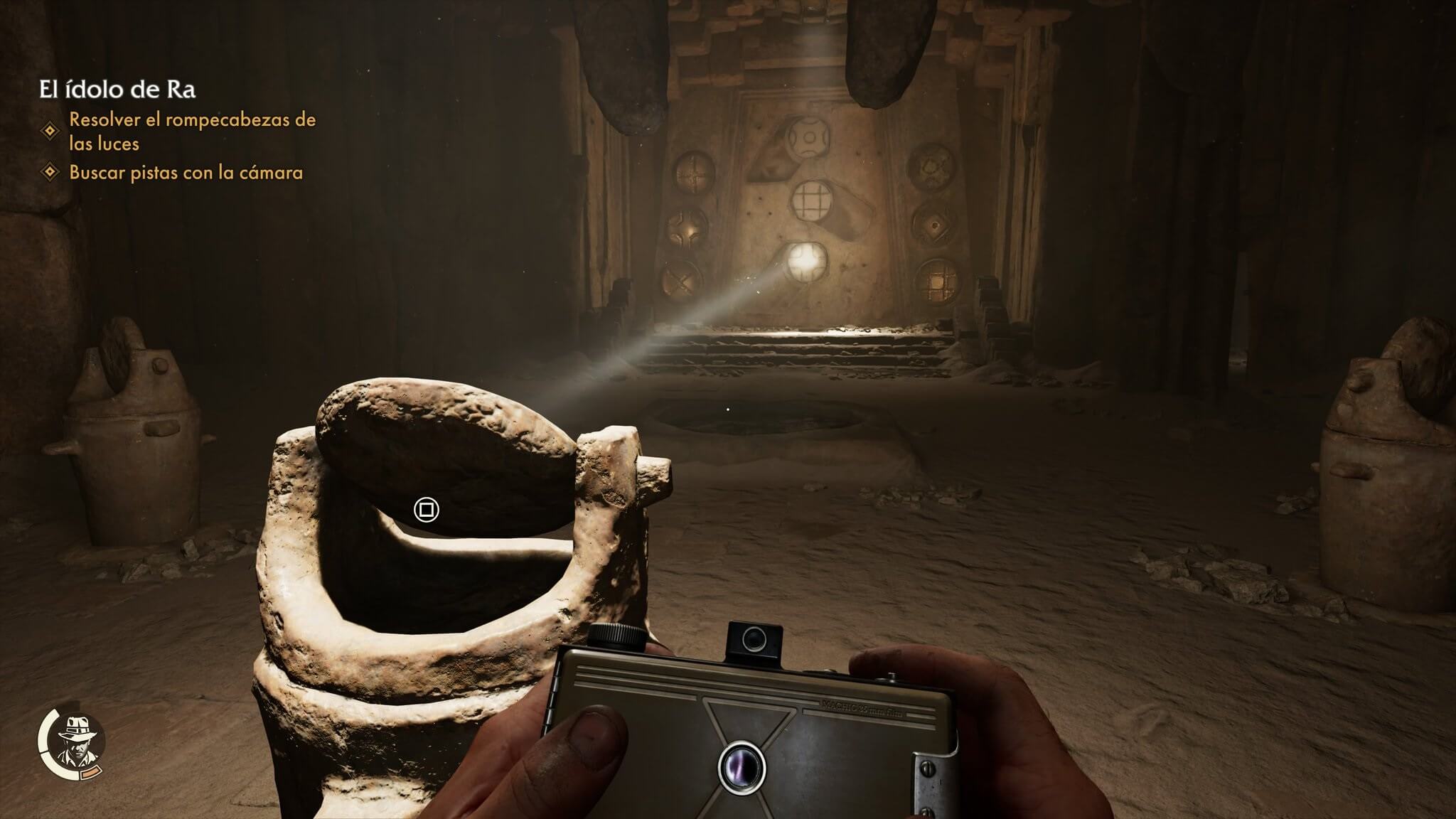Choose the "Buscar pistas con la cámara" objective
Screen dimensions: 1456x819
point(186,173)
